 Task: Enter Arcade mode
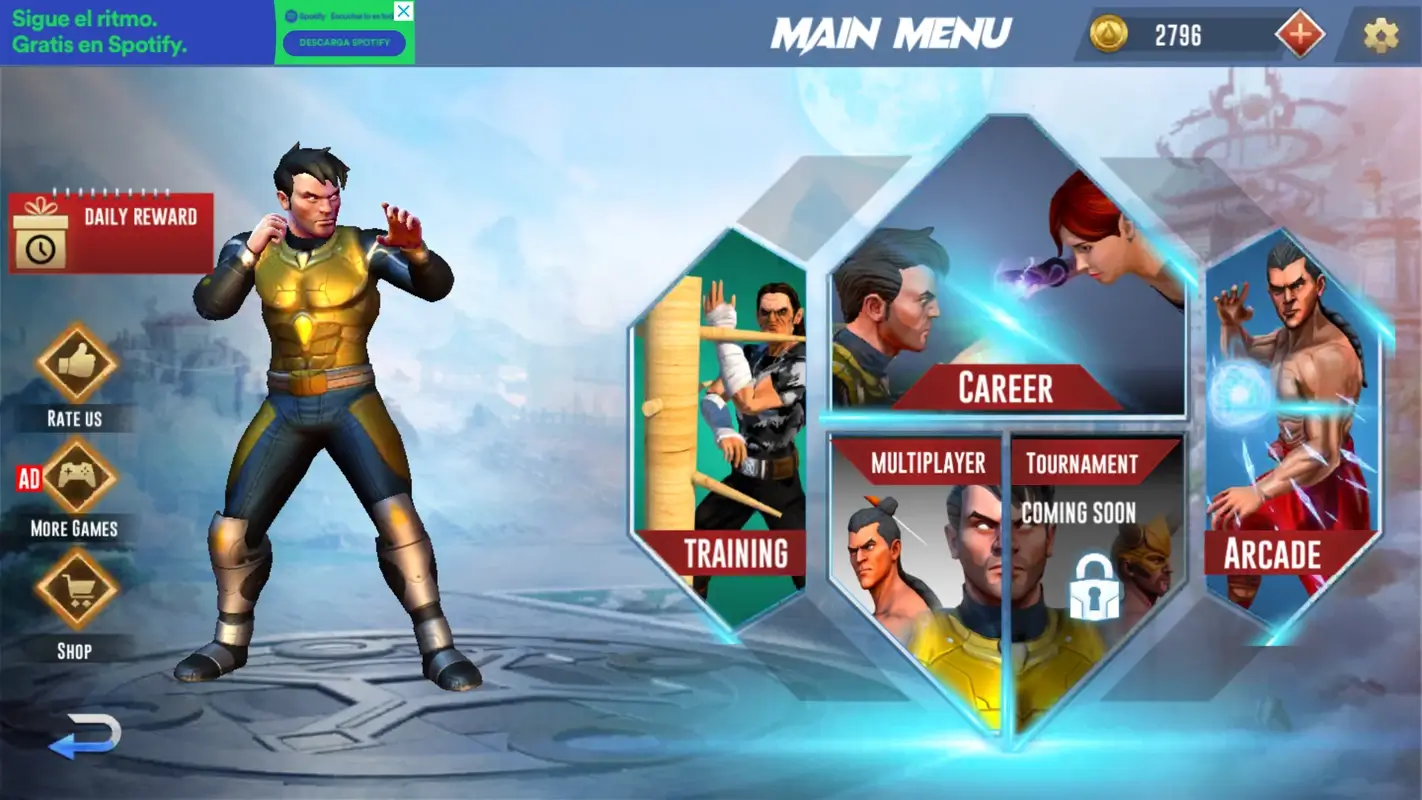point(1272,554)
